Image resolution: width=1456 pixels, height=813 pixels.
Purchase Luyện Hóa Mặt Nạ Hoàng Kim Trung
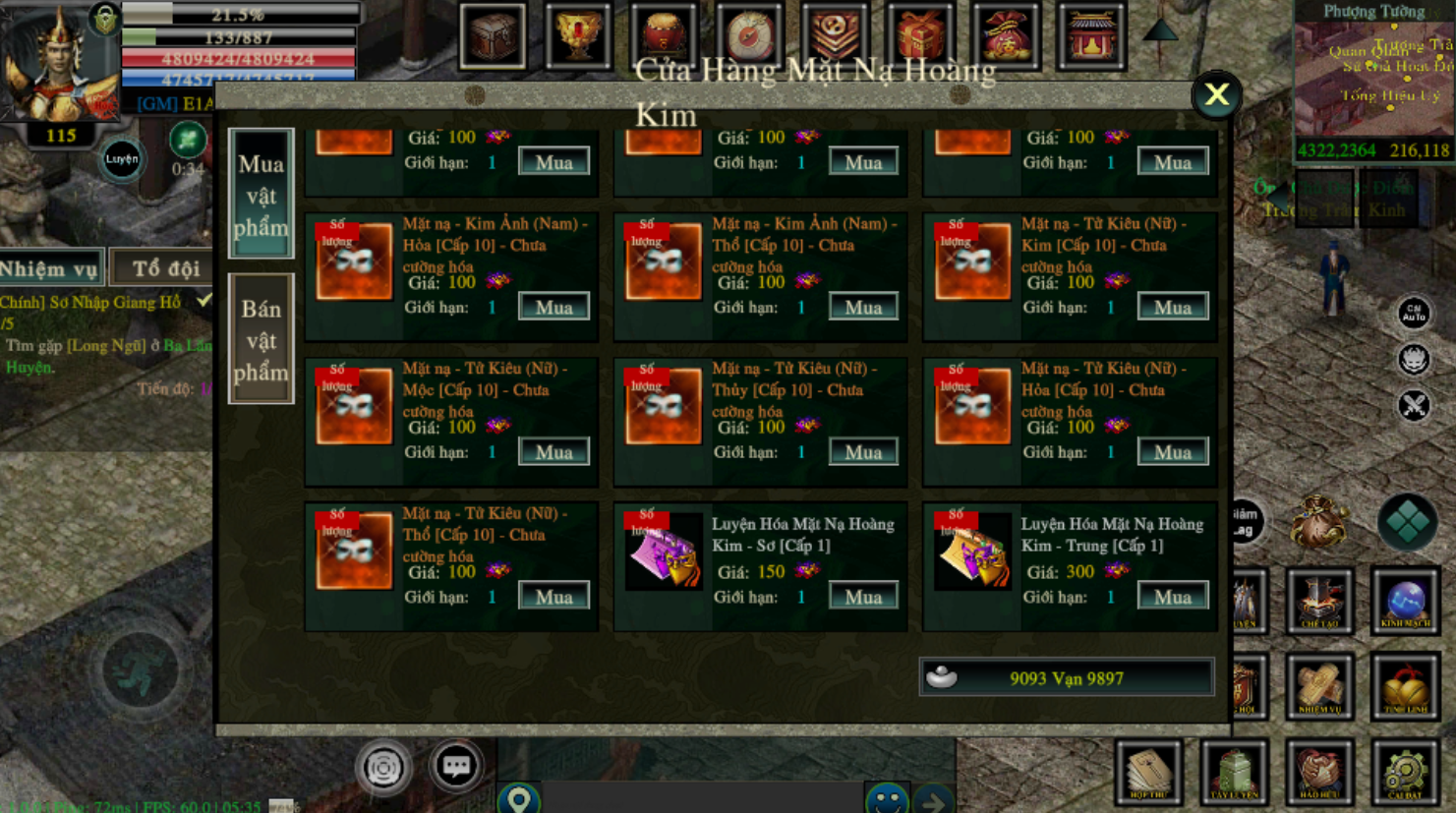[1172, 597]
